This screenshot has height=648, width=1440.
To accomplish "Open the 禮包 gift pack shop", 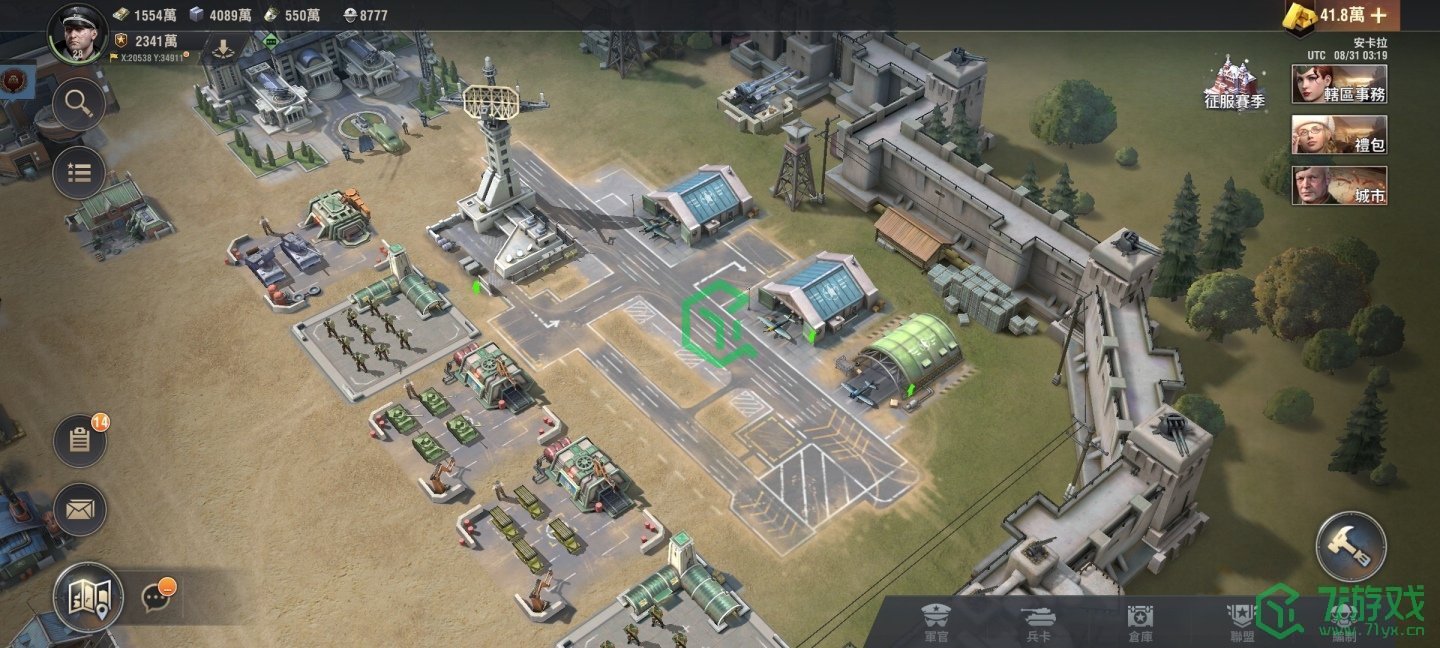I will click(1339, 135).
